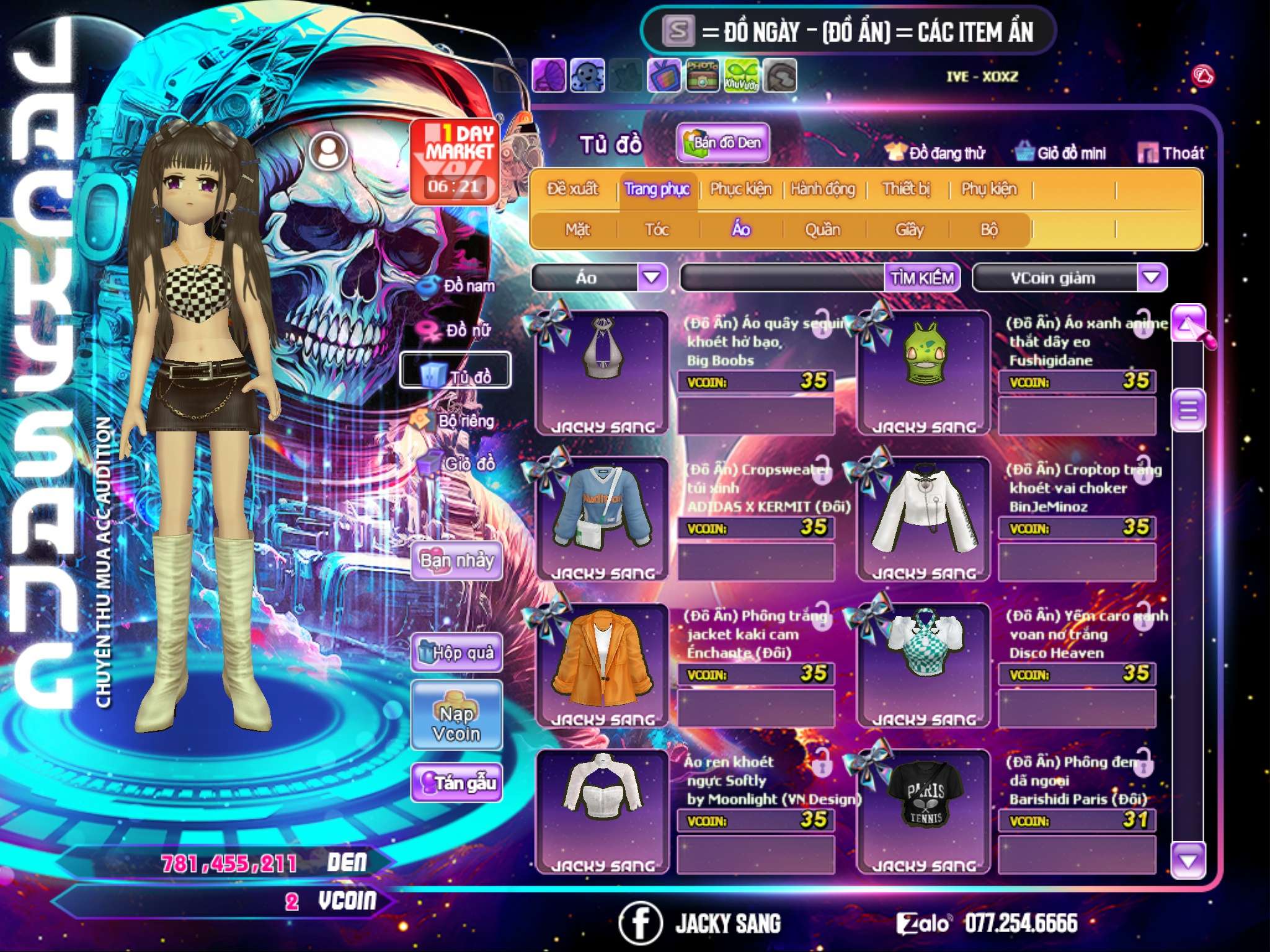View Đồ đang thử items
Screen dimensions: 1270x952
936,153
